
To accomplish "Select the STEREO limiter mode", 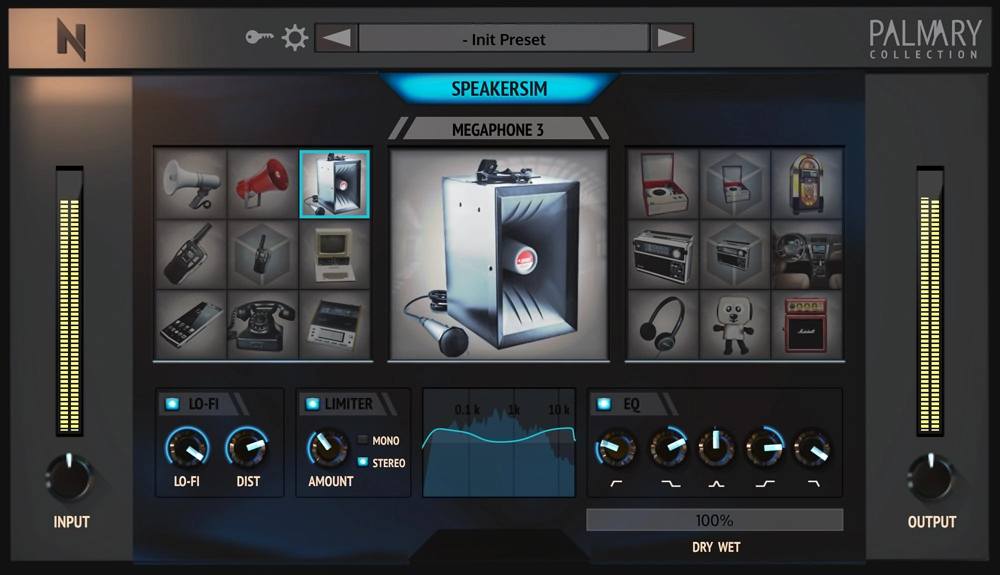I will tap(364, 463).
